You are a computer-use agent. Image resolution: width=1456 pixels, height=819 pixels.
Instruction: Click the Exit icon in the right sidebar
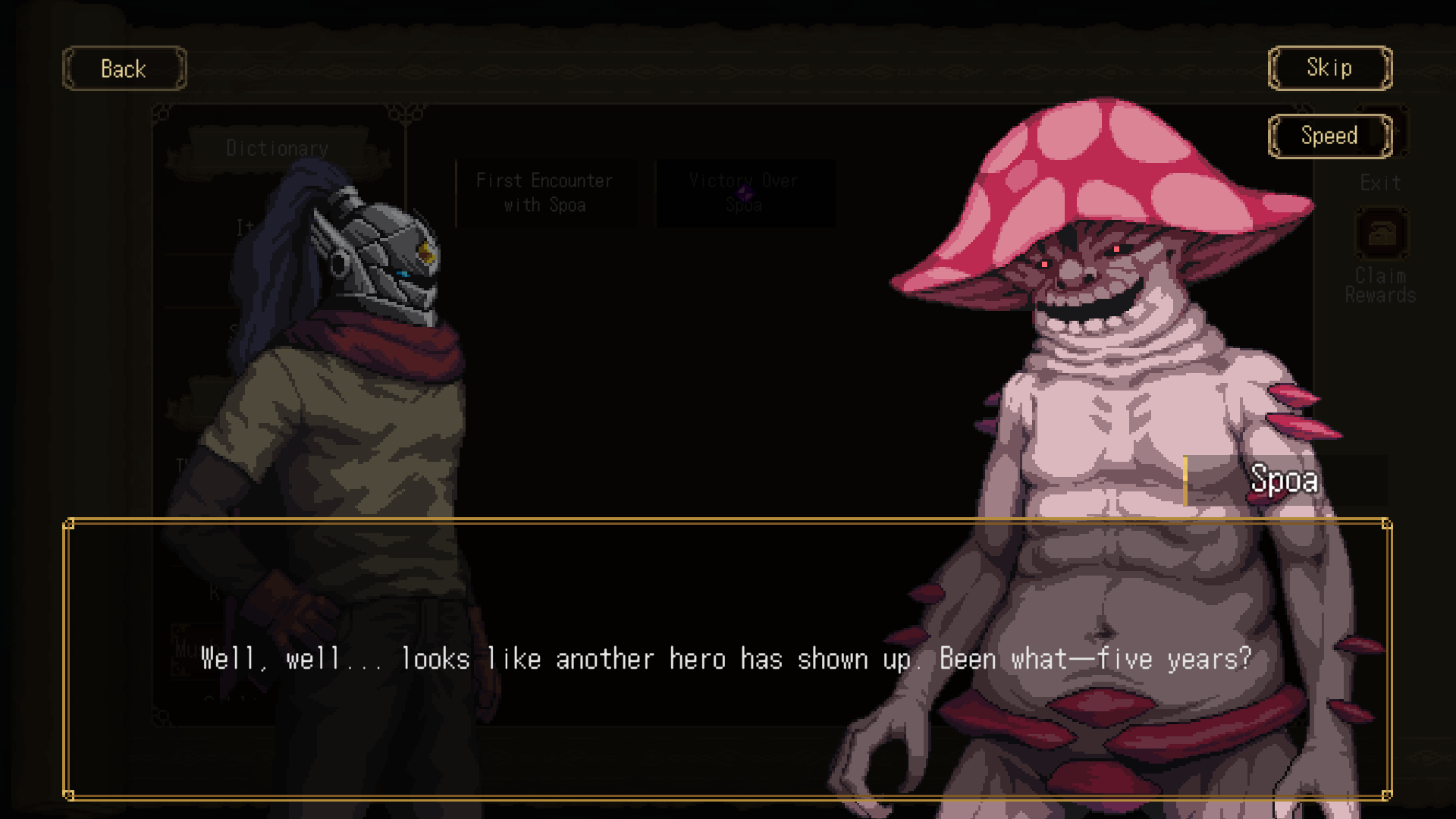tap(1380, 182)
